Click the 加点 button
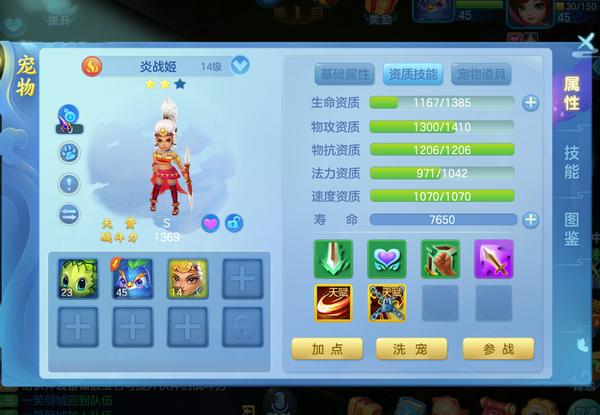Screen dimensions: 600x415 coord(326,348)
